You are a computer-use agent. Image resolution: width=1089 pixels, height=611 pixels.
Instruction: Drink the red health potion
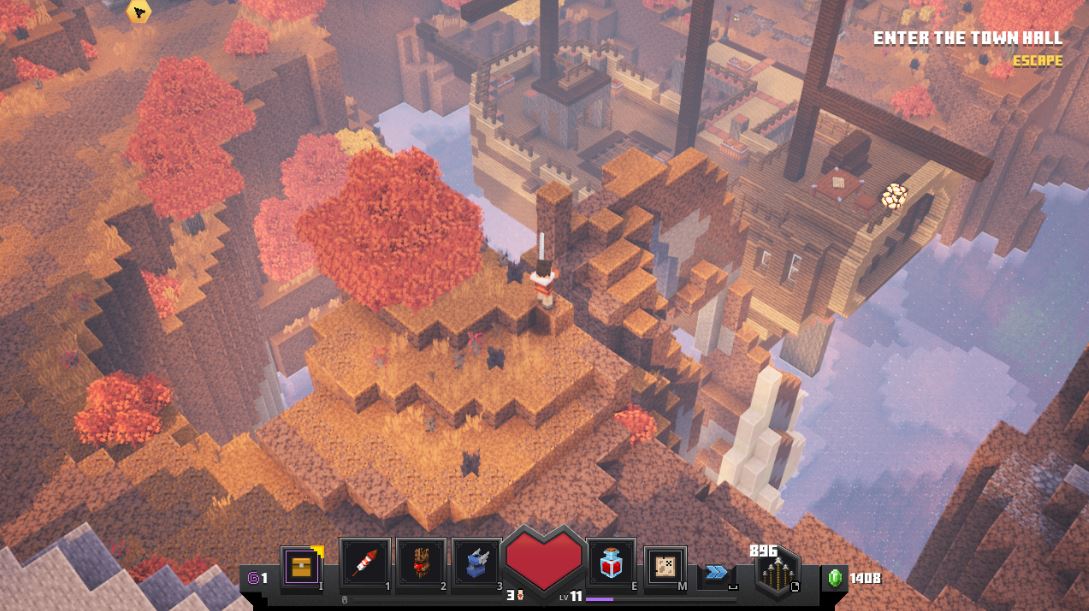[611, 565]
